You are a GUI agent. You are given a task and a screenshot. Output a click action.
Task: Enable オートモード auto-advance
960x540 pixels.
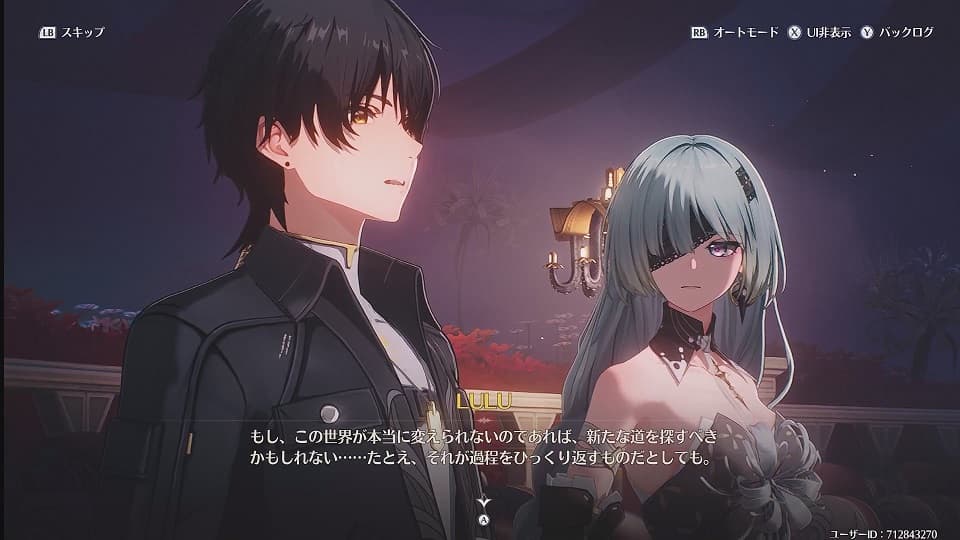(x=734, y=32)
